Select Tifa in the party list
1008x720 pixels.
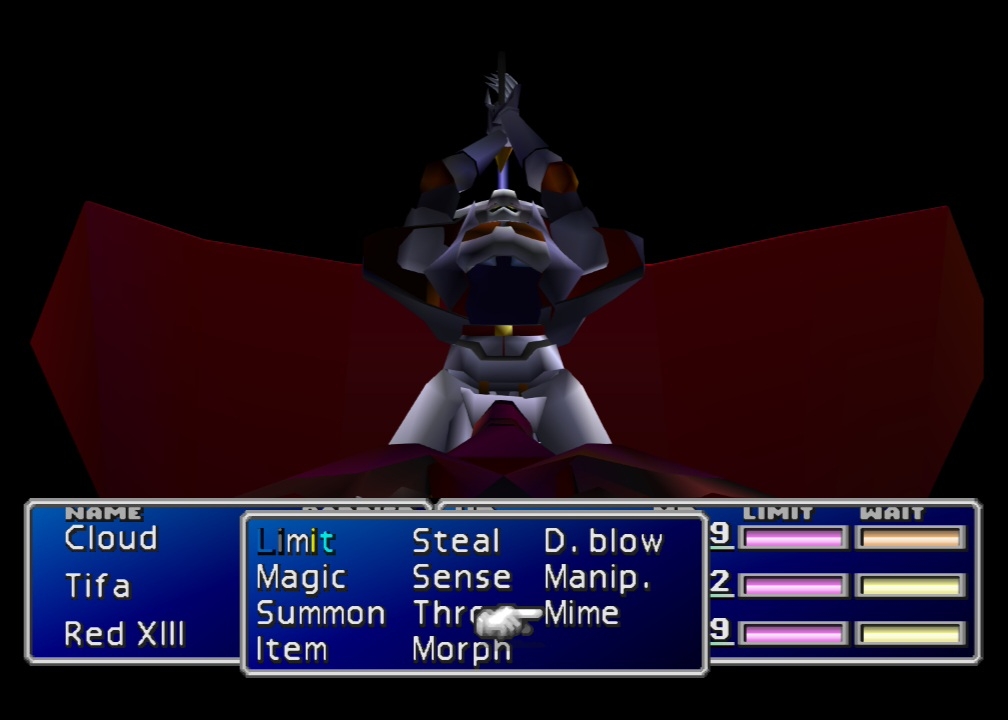coord(97,585)
